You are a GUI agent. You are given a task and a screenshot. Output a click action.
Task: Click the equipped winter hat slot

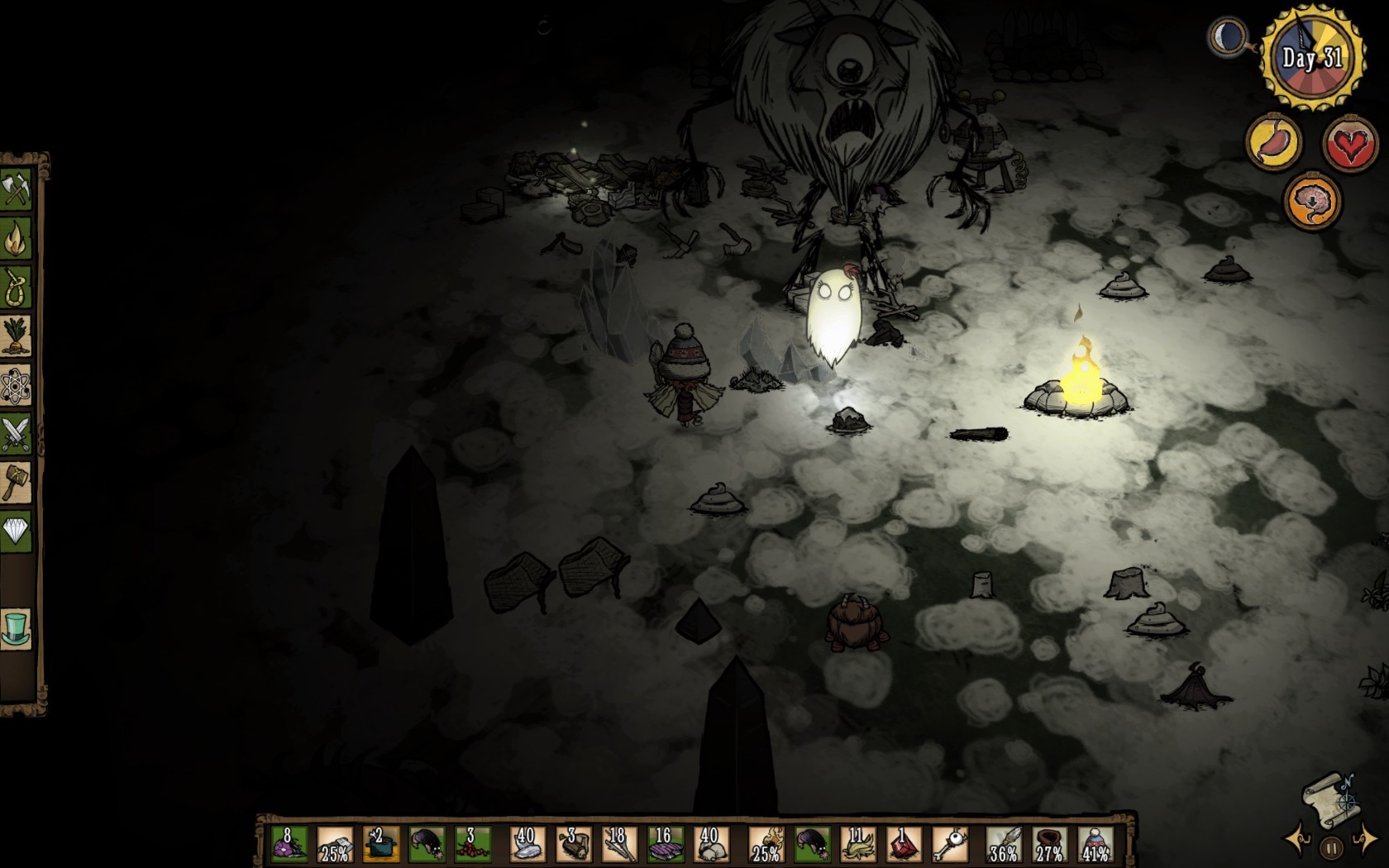(x=1095, y=845)
